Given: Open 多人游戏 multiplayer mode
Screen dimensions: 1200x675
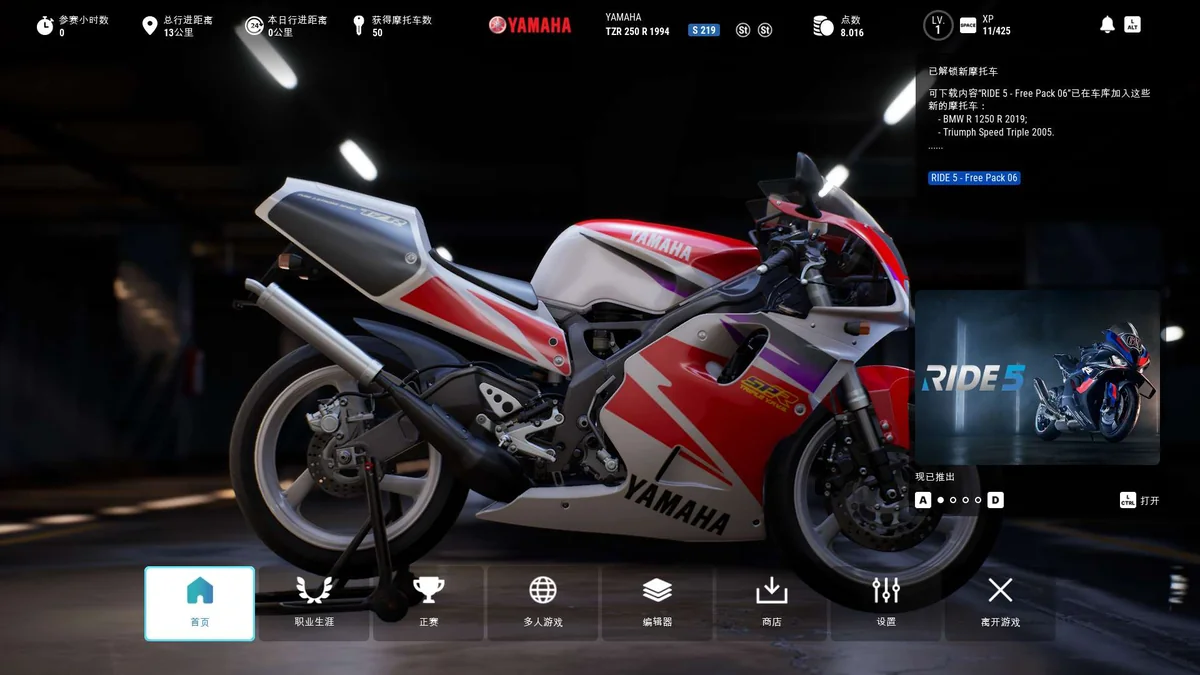Looking at the screenshot, I should (543, 603).
